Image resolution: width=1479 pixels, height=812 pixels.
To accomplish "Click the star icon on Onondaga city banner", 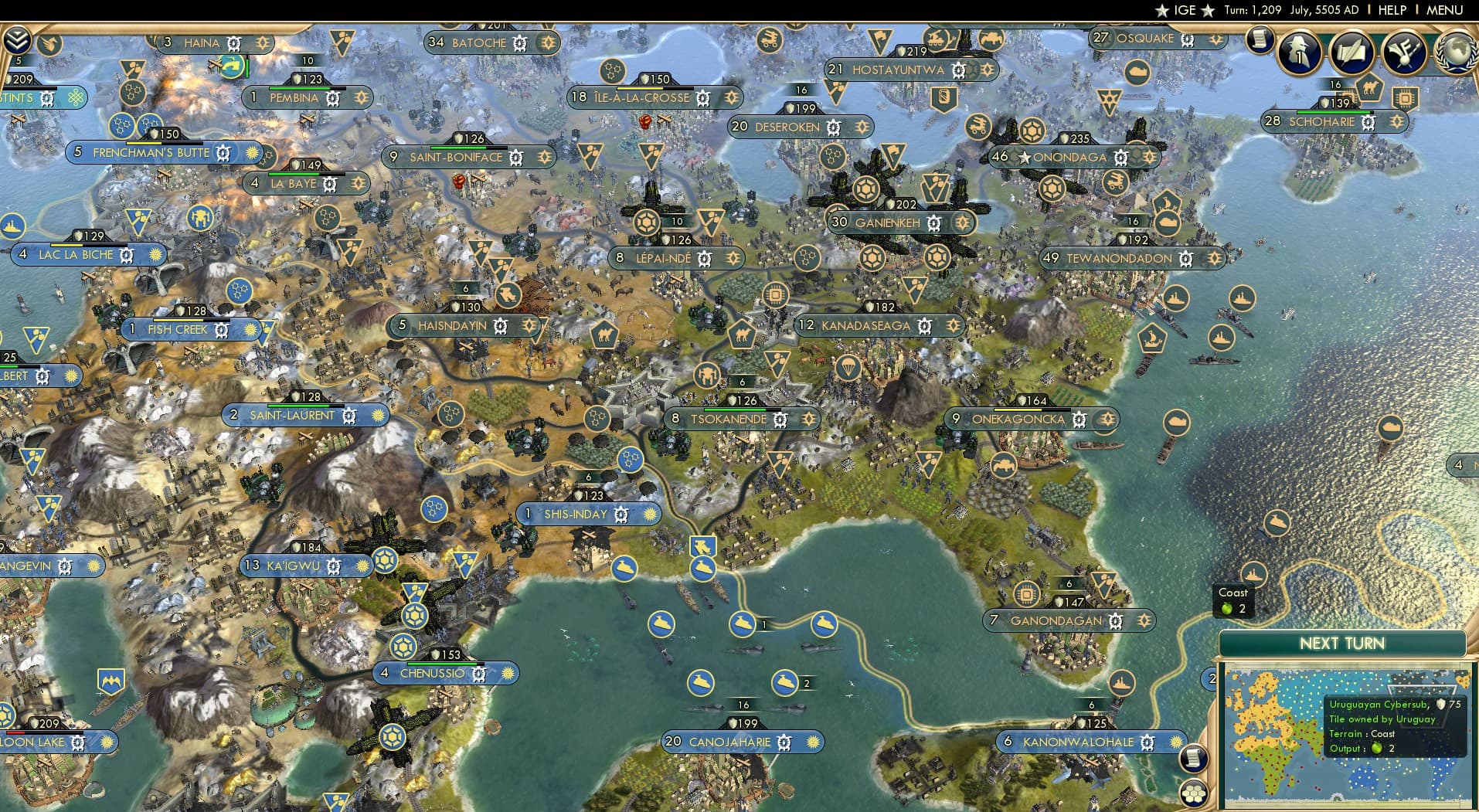I will coord(1024,157).
